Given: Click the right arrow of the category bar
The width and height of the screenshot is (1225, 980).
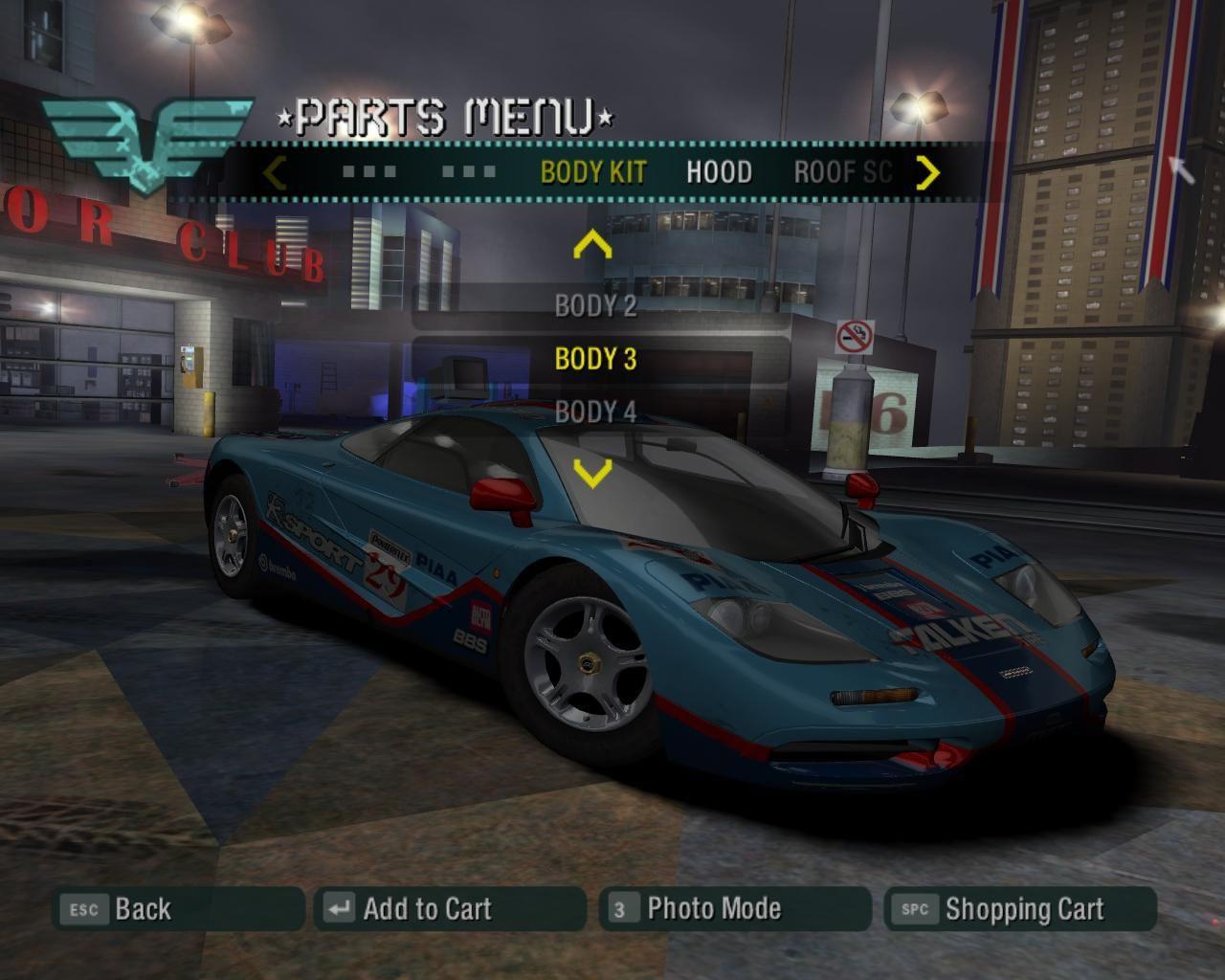Looking at the screenshot, I should coord(927,172).
